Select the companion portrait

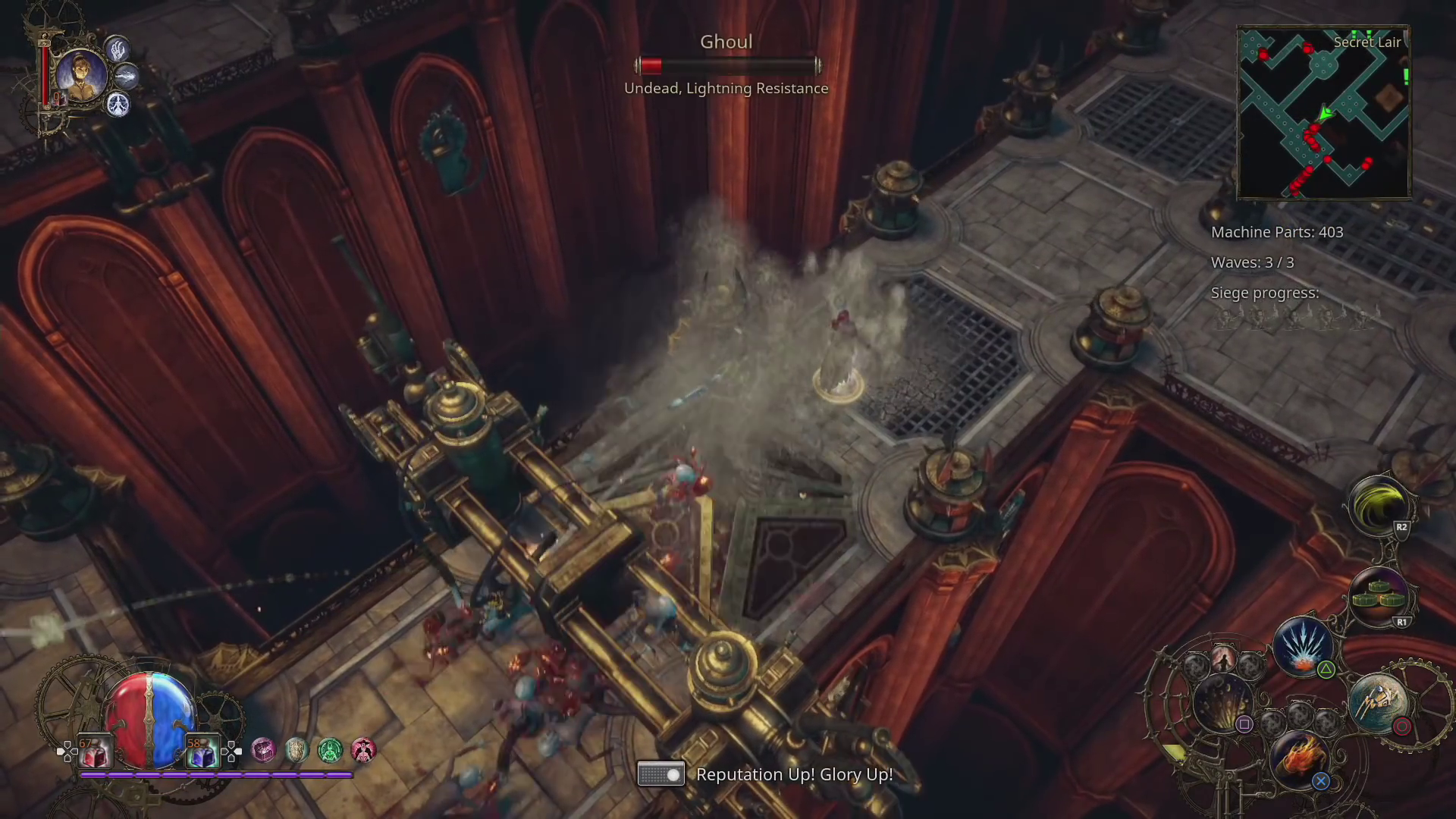(80, 75)
